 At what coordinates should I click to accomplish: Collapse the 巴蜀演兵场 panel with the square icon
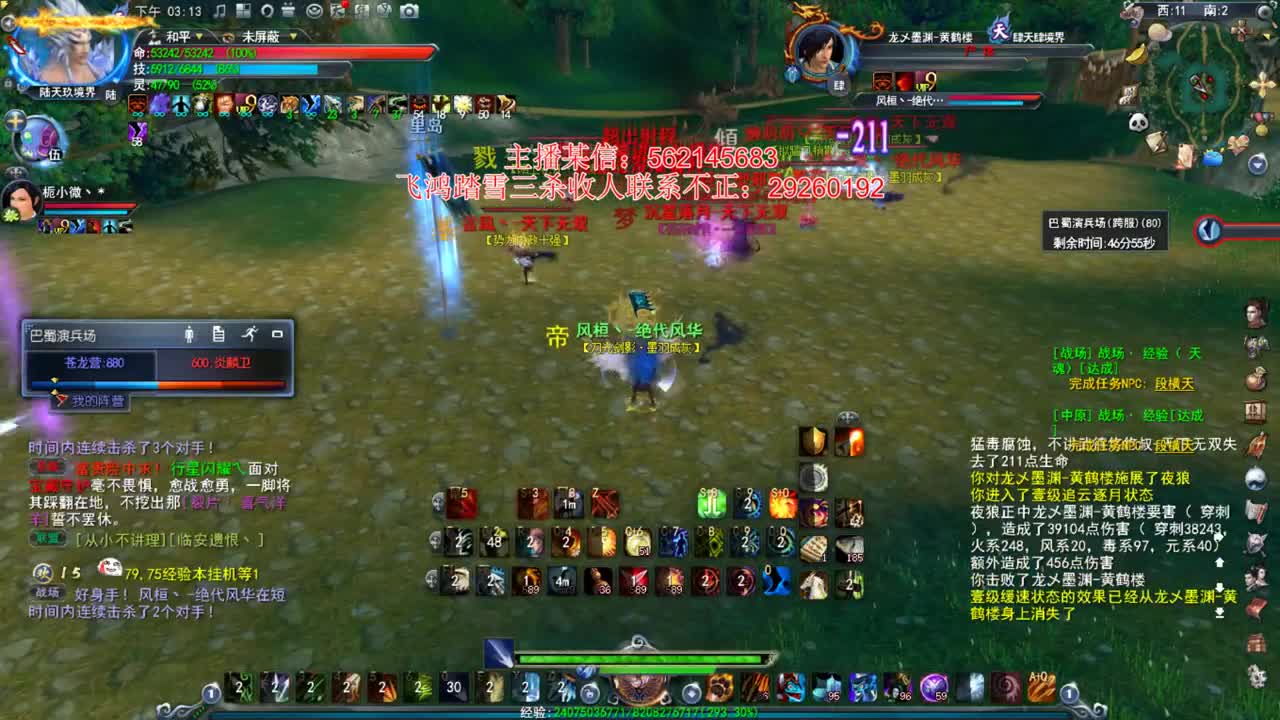[x=278, y=334]
